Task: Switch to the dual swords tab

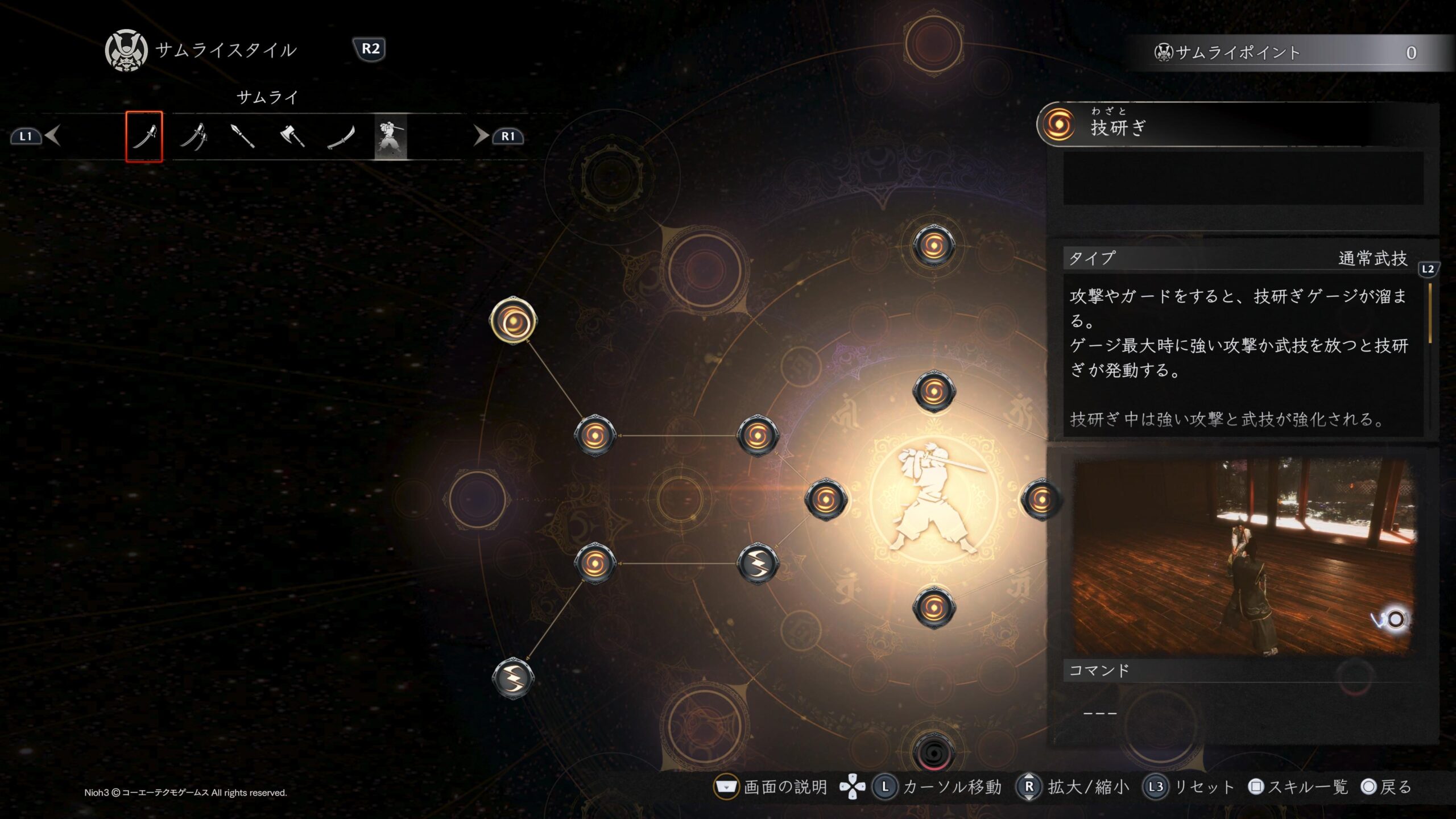Action: (x=193, y=136)
